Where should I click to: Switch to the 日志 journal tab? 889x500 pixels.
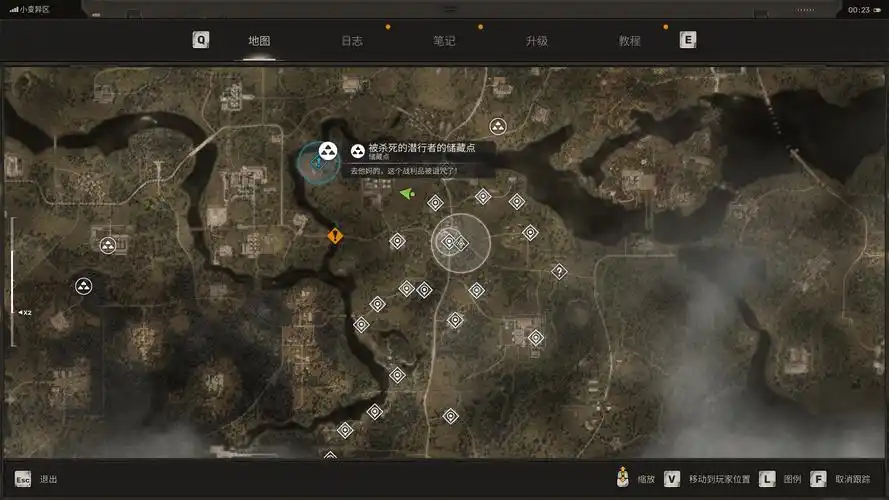pos(351,41)
